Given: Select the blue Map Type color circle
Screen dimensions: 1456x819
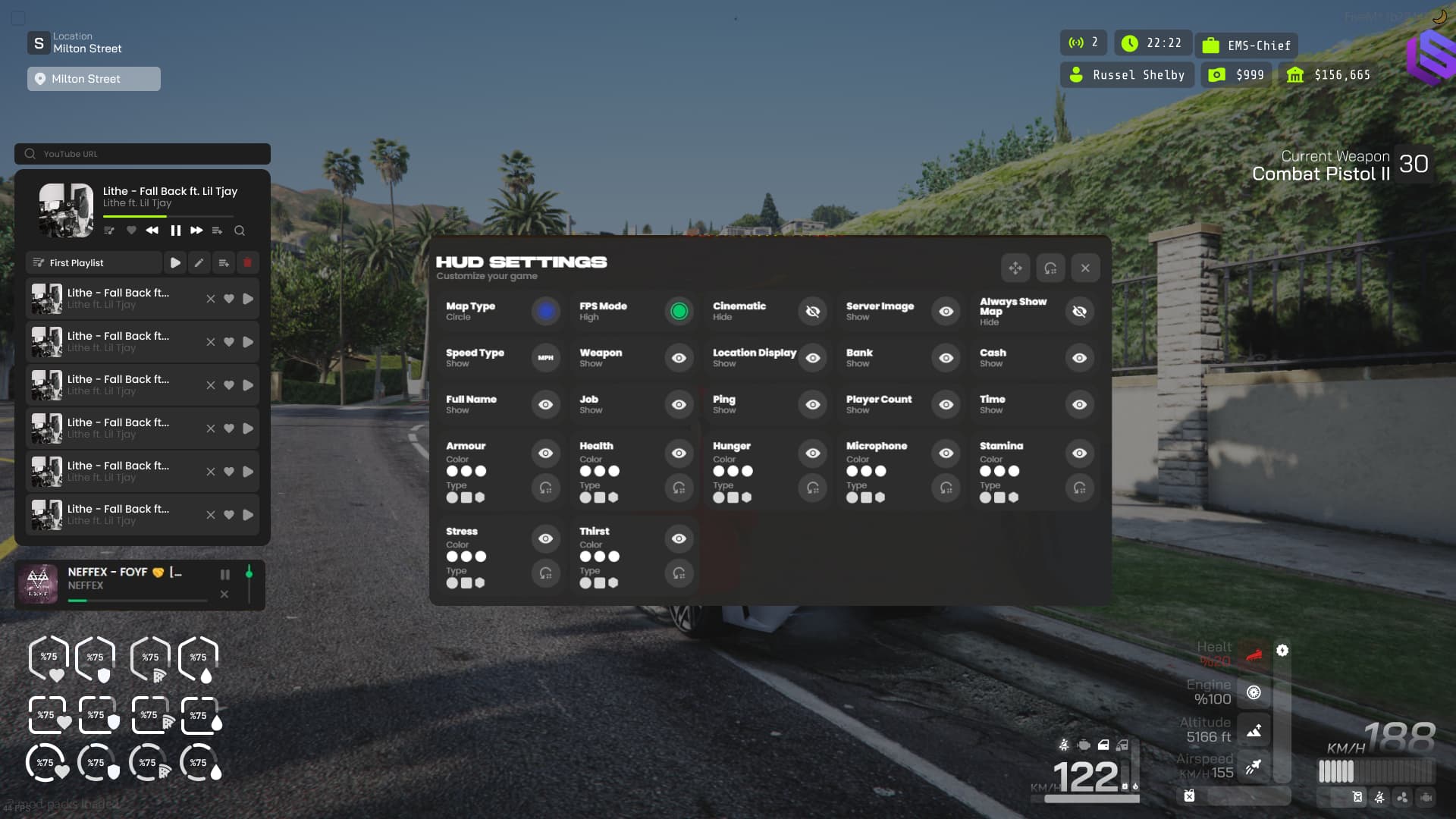Looking at the screenshot, I should (x=545, y=311).
